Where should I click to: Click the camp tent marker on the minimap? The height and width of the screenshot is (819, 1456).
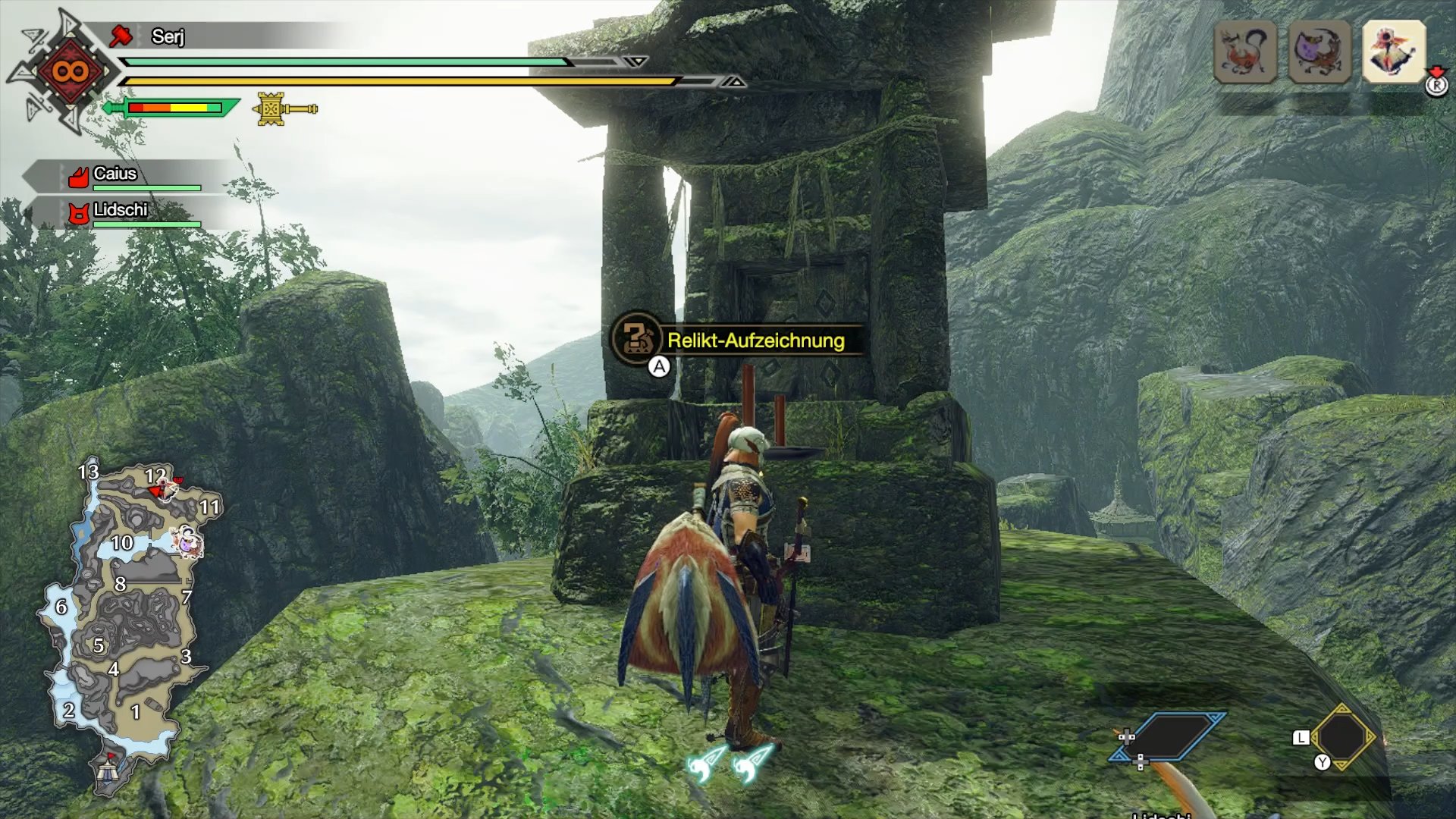click(108, 770)
